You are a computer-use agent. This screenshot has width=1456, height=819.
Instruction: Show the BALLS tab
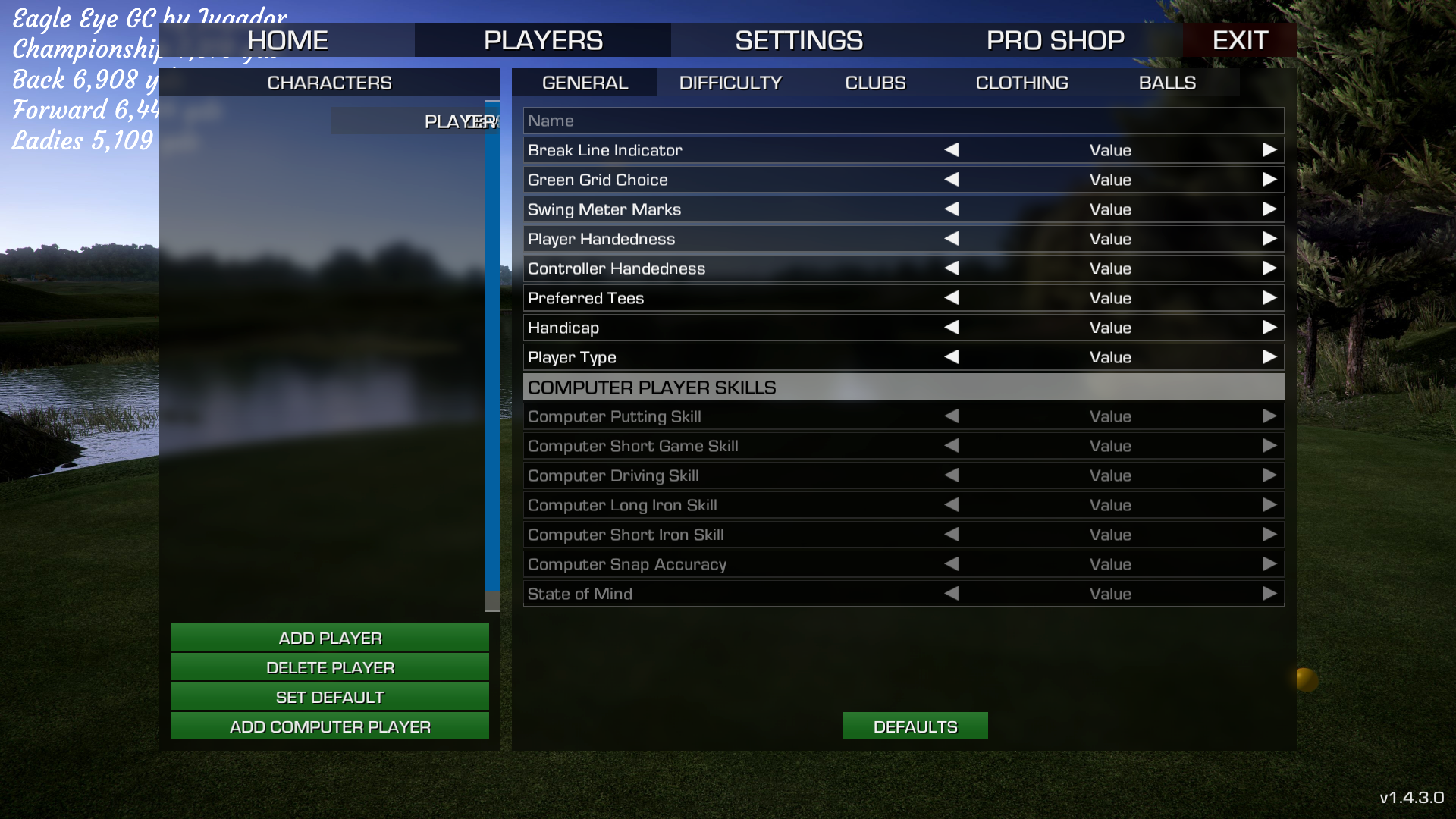click(x=1167, y=83)
